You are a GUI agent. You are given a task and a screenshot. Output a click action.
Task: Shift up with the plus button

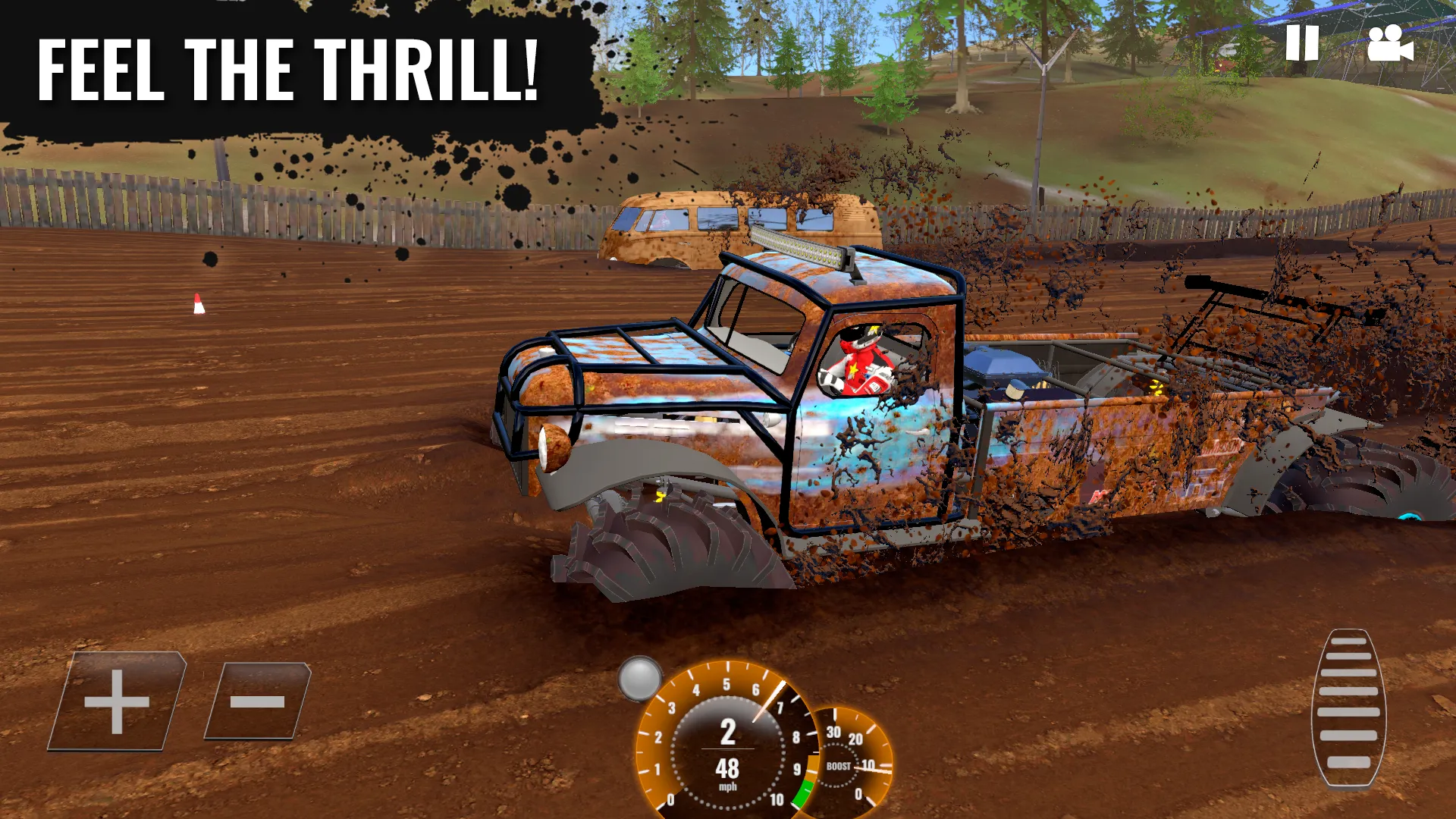tap(118, 701)
